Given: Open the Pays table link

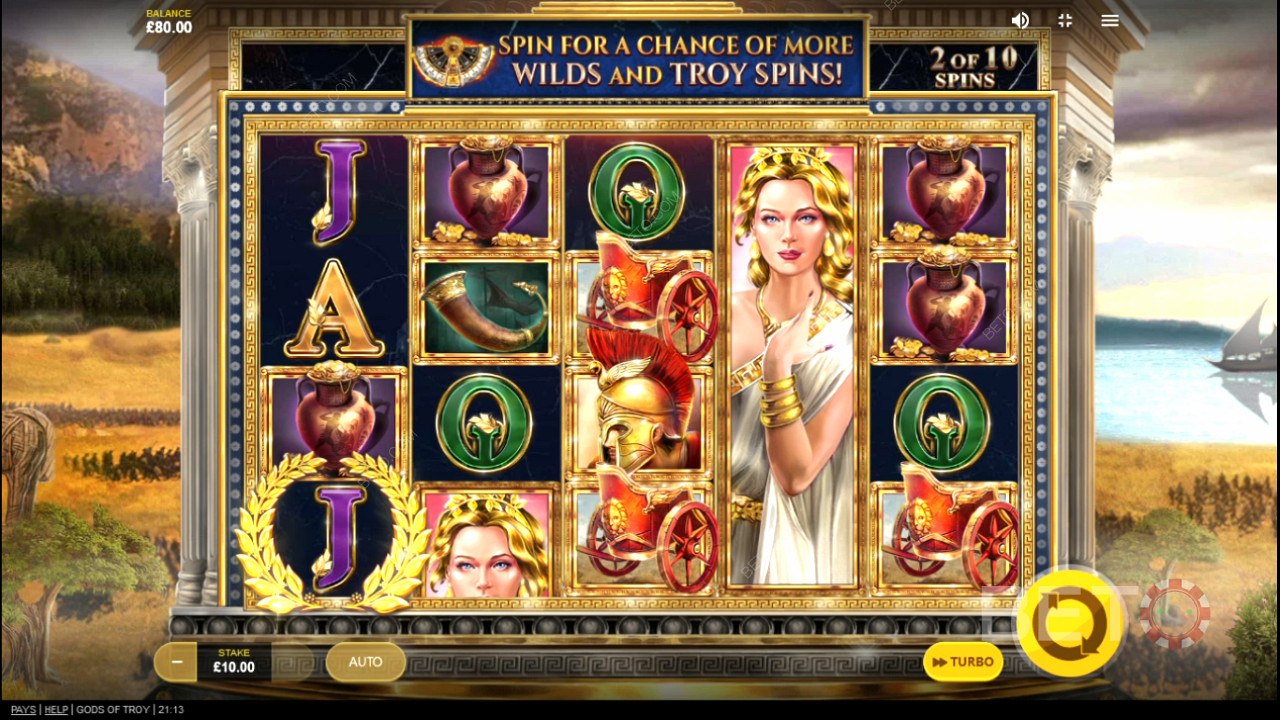Looking at the screenshot, I should (x=23, y=710).
